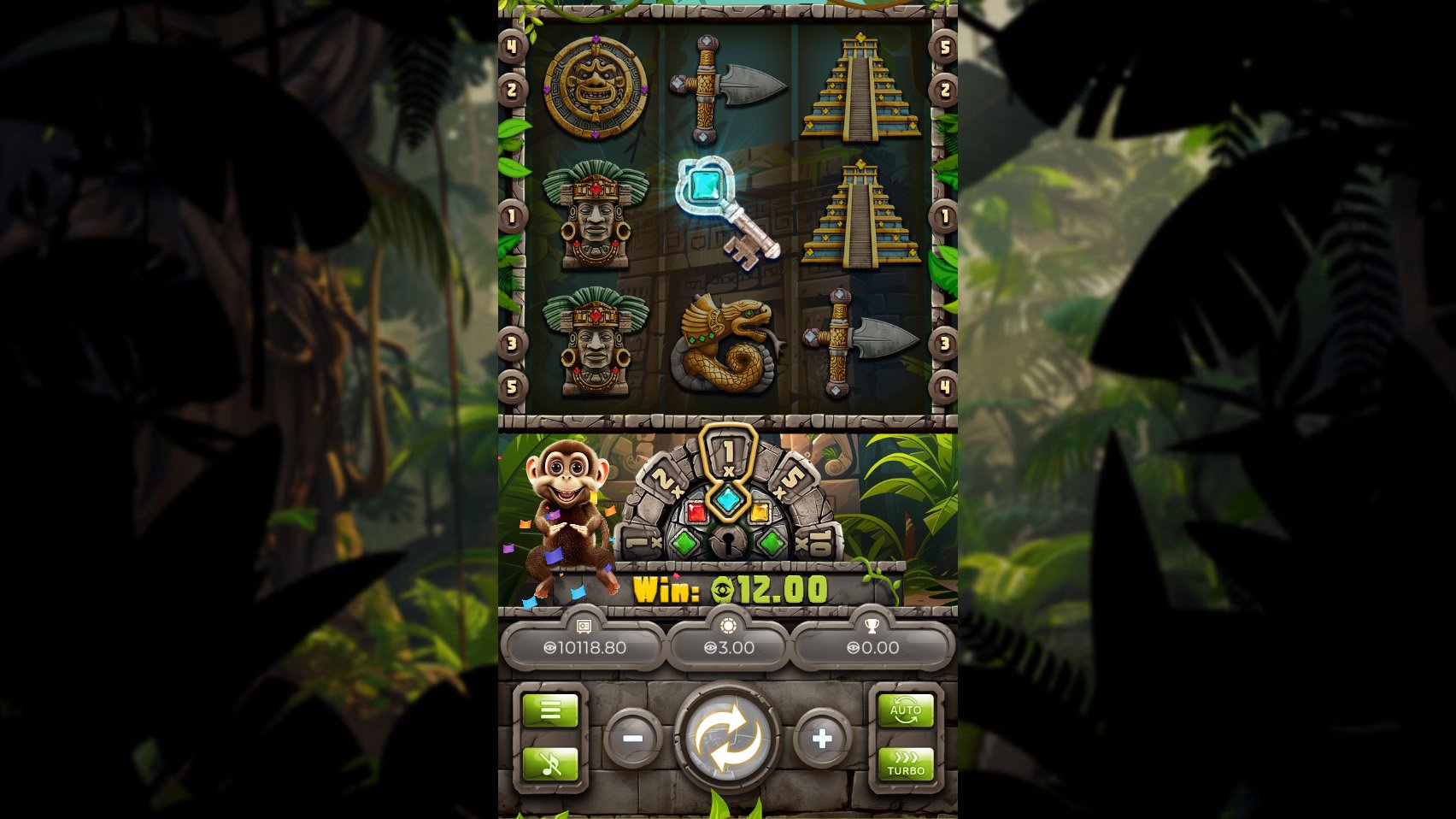
Task: Increase the bet with the plus button
Action: pos(823,738)
